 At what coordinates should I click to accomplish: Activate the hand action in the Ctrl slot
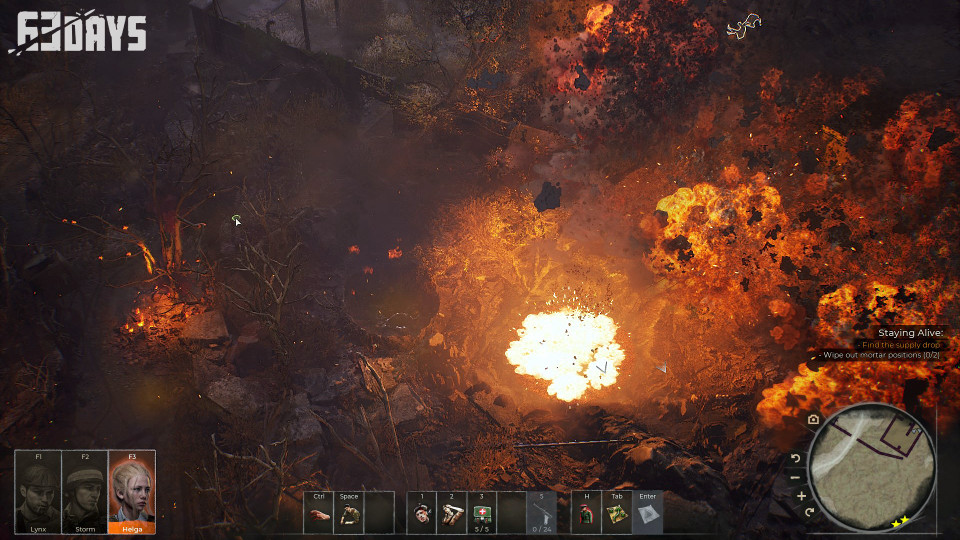(318, 515)
